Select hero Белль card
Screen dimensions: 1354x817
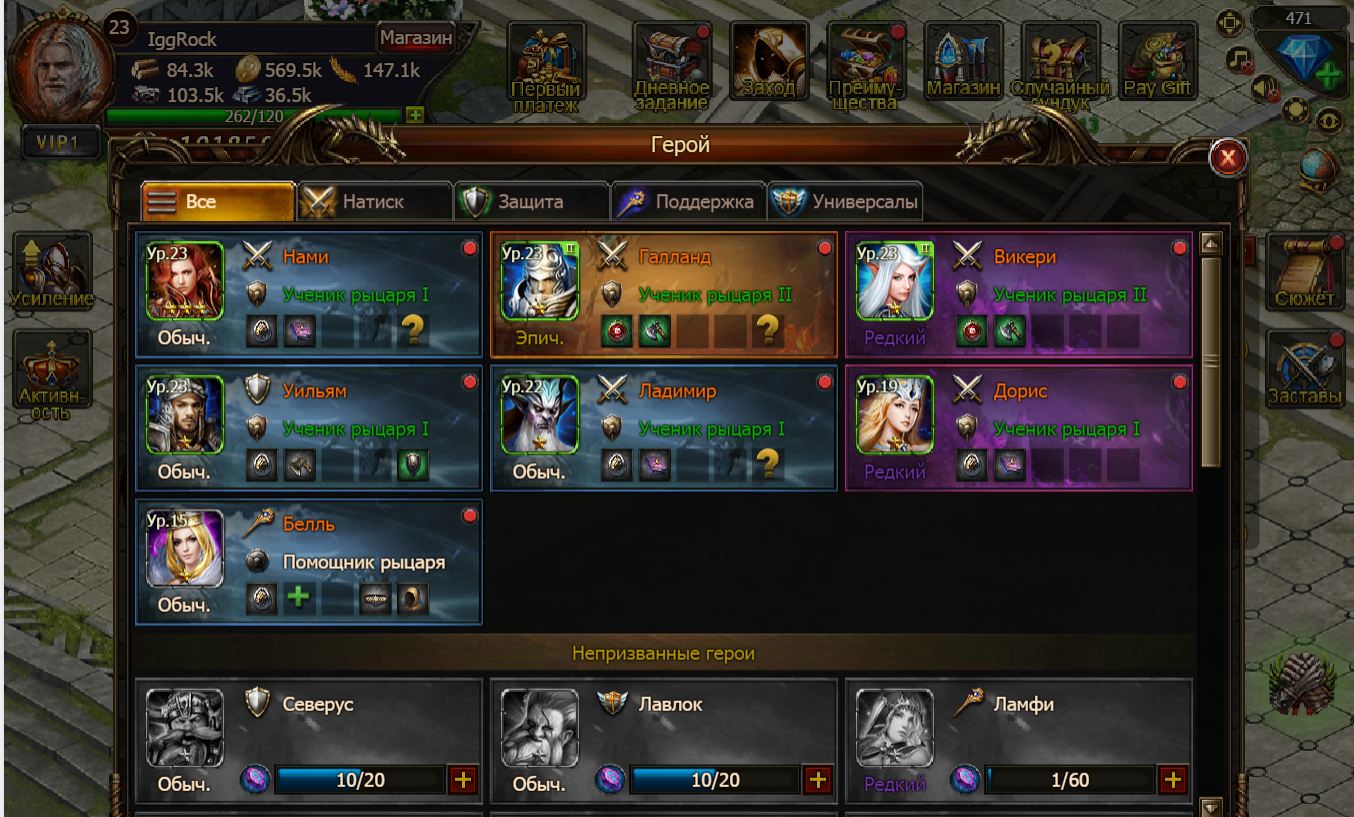309,562
